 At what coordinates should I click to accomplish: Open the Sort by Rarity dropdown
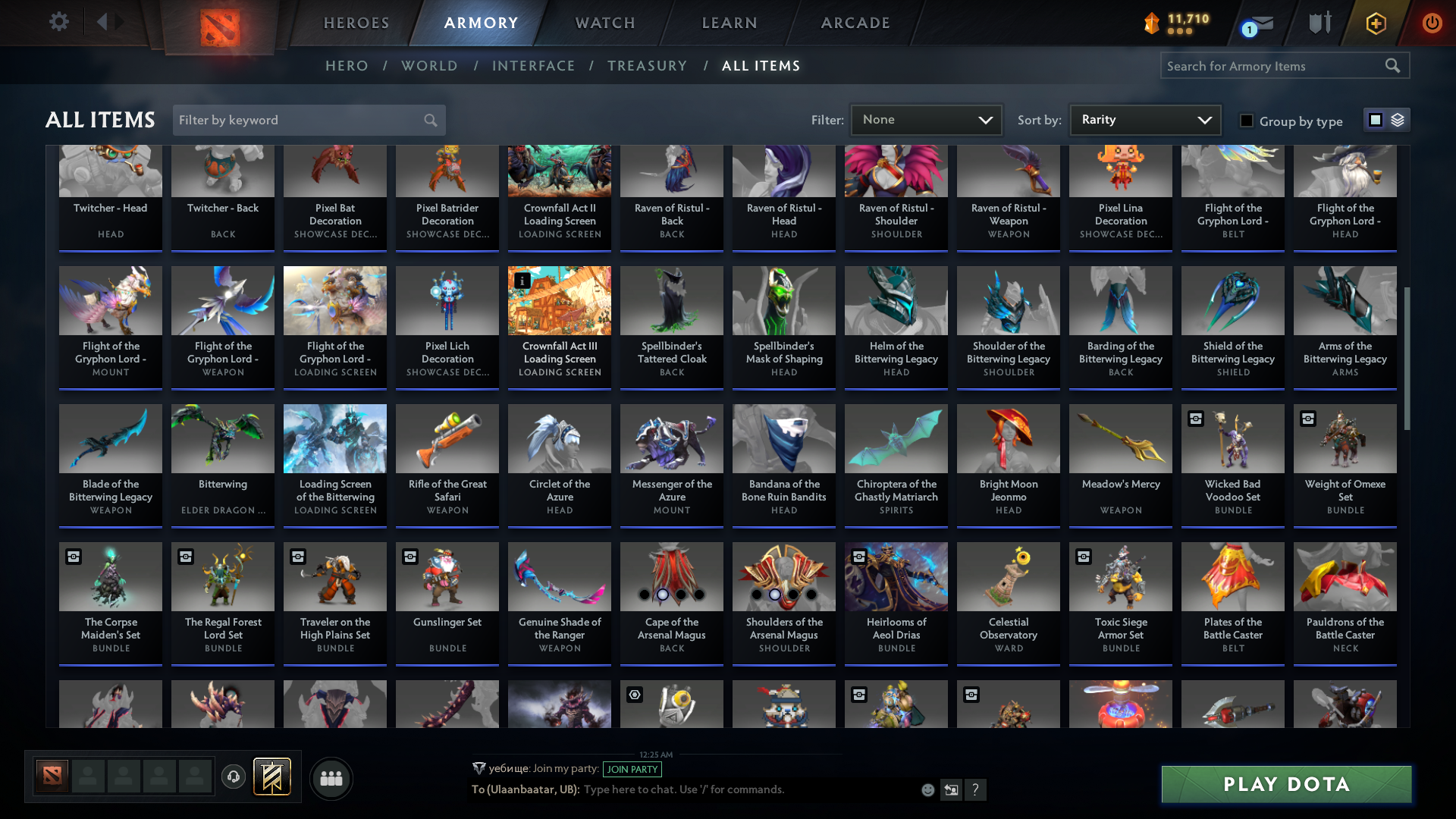click(x=1144, y=119)
